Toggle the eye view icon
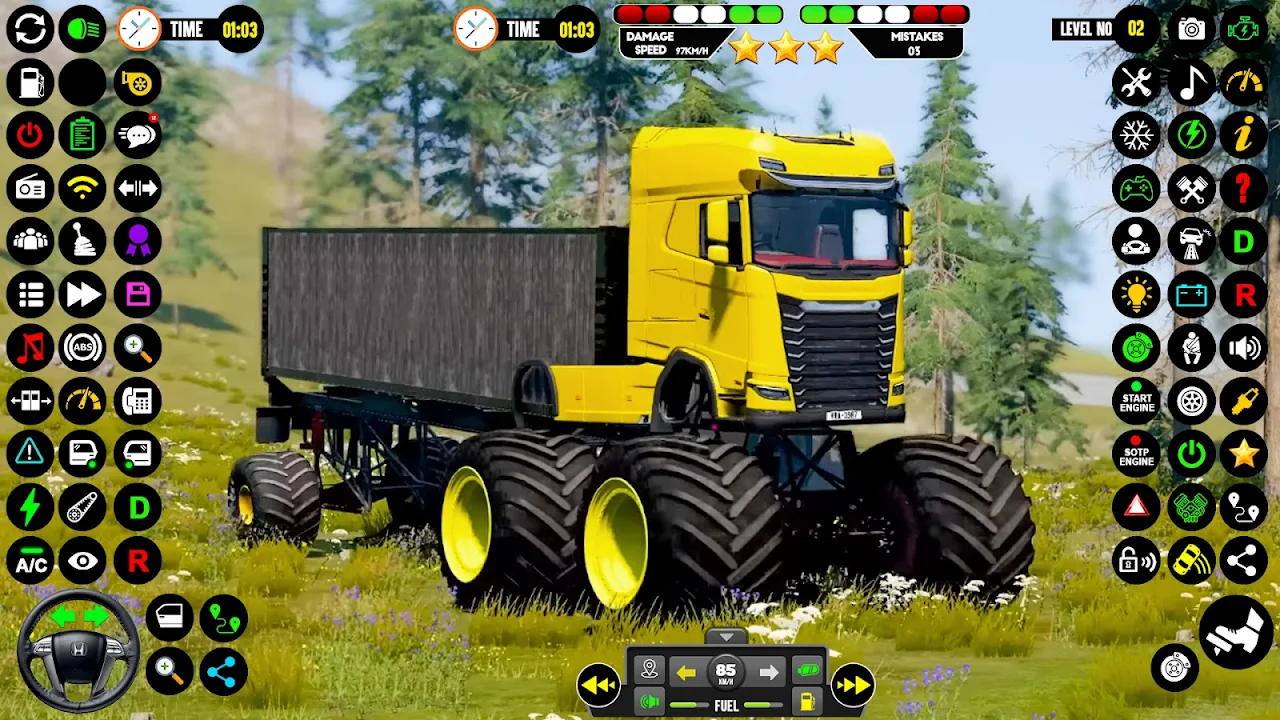Screen dimensions: 1280x720 tap(83, 562)
